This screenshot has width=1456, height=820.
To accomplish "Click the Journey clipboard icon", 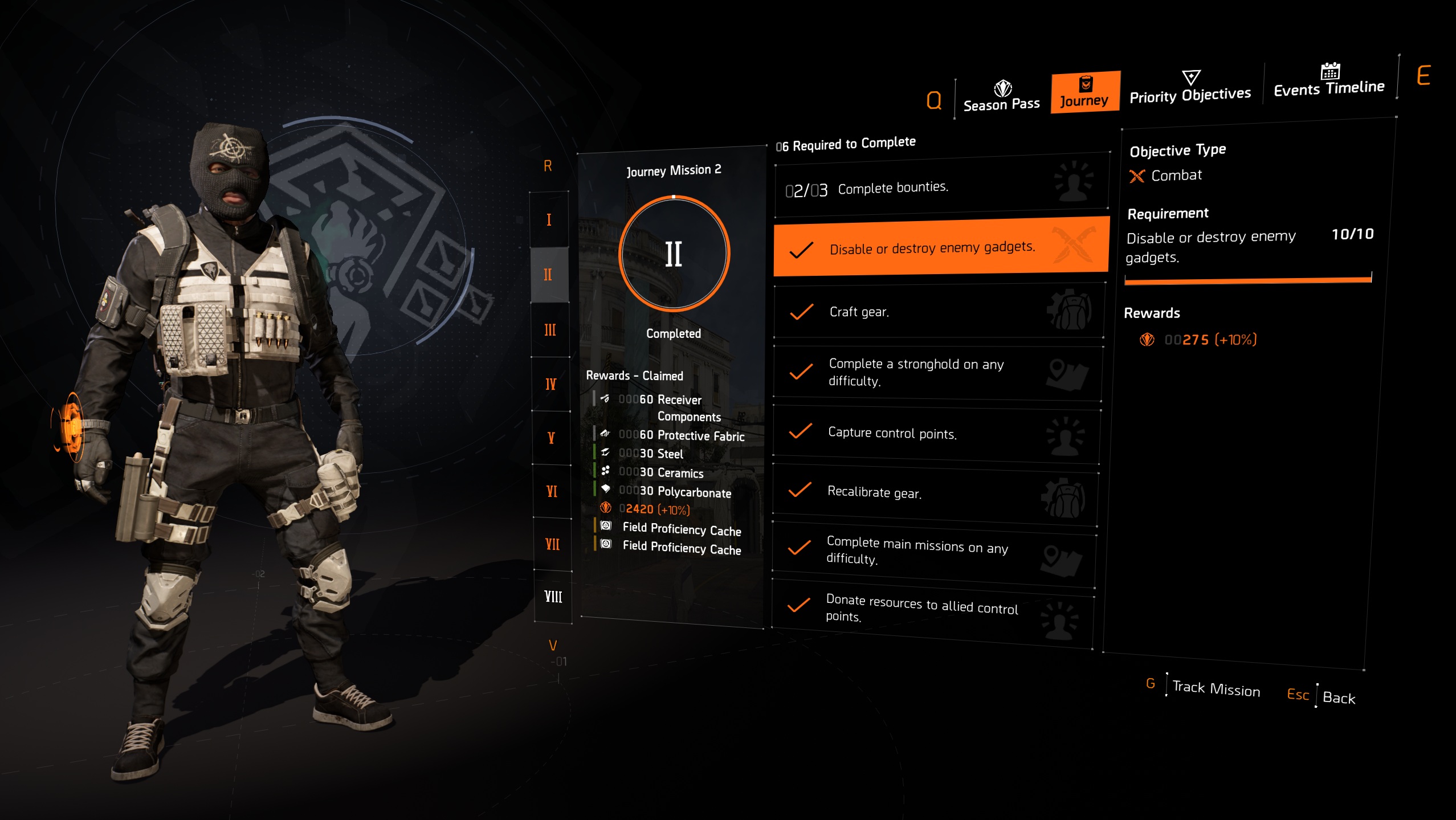I will click(1085, 83).
